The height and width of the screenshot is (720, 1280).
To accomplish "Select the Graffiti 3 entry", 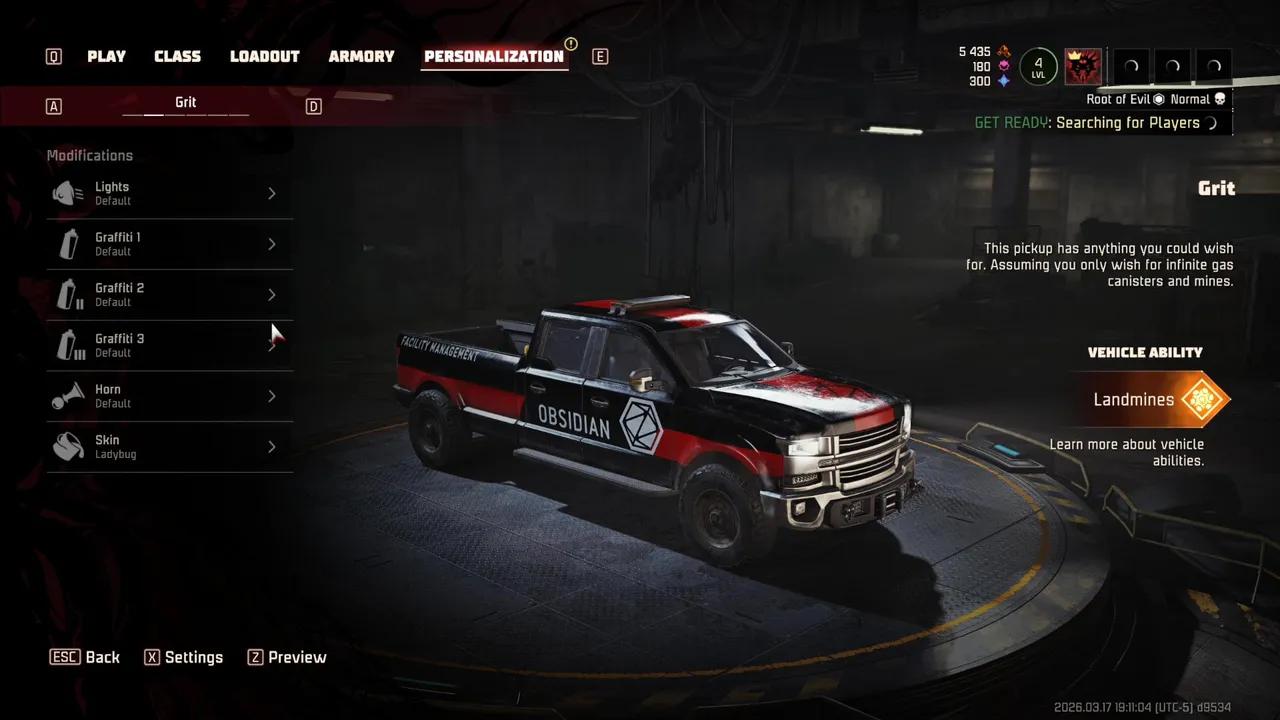I will coord(169,346).
